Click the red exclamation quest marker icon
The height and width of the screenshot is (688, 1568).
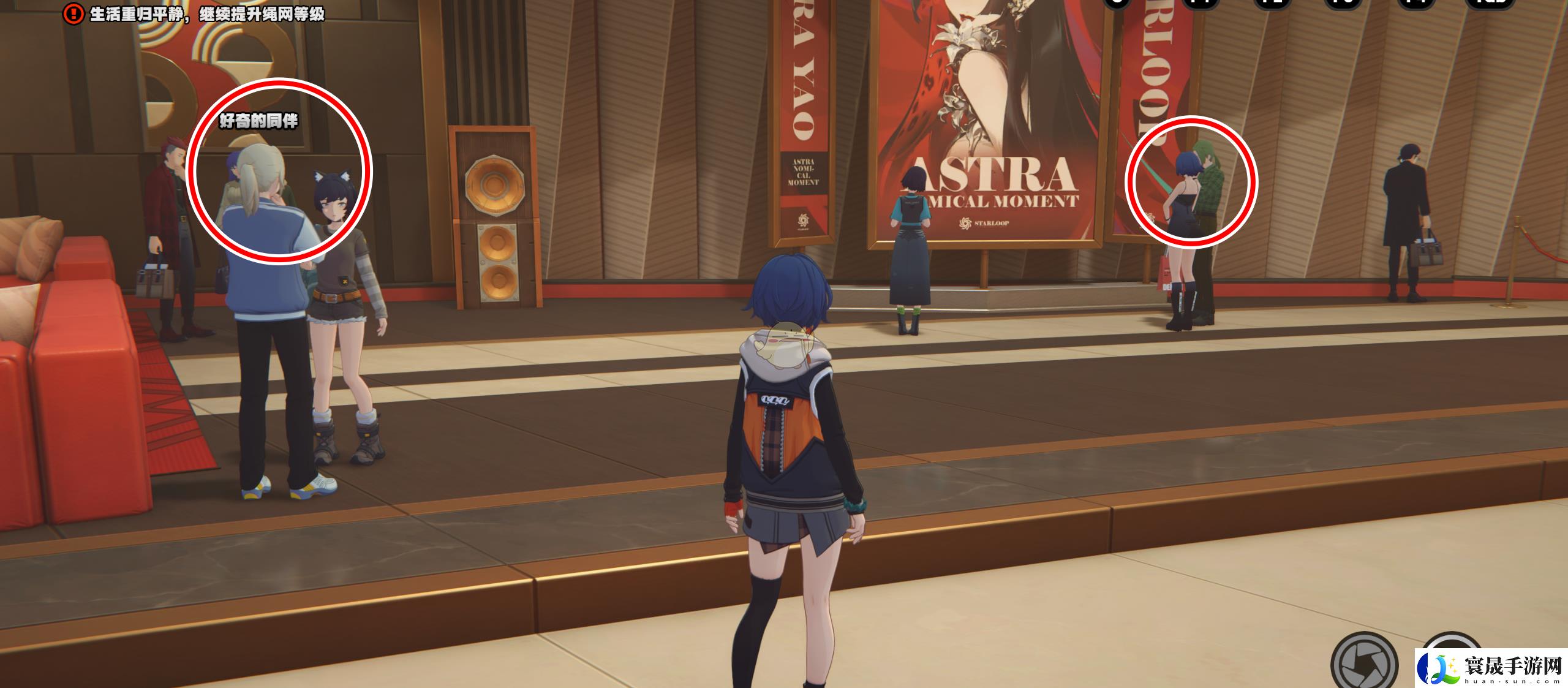tap(73, 13)
